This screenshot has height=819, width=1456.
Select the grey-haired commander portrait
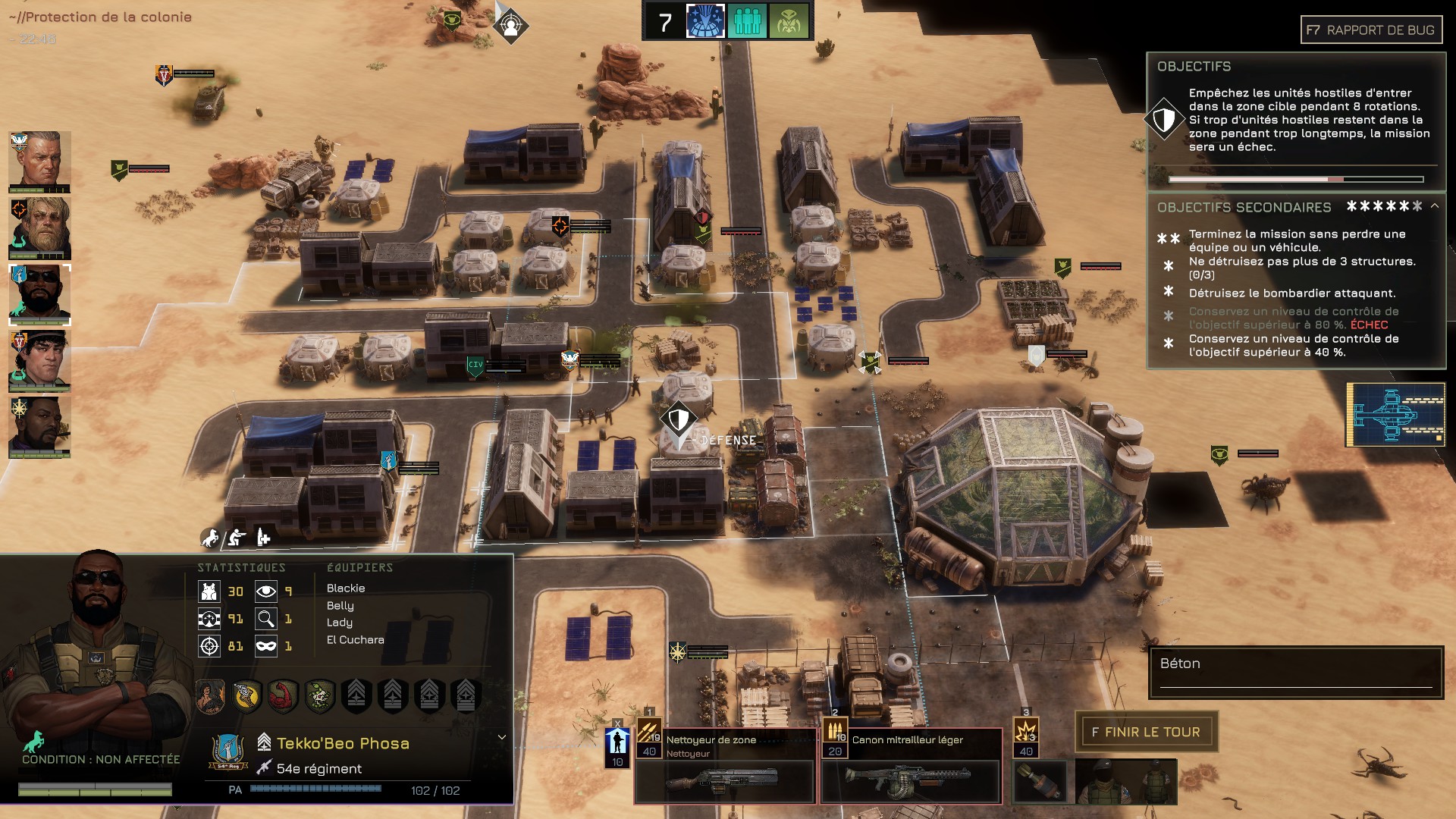tap(39, 162)
